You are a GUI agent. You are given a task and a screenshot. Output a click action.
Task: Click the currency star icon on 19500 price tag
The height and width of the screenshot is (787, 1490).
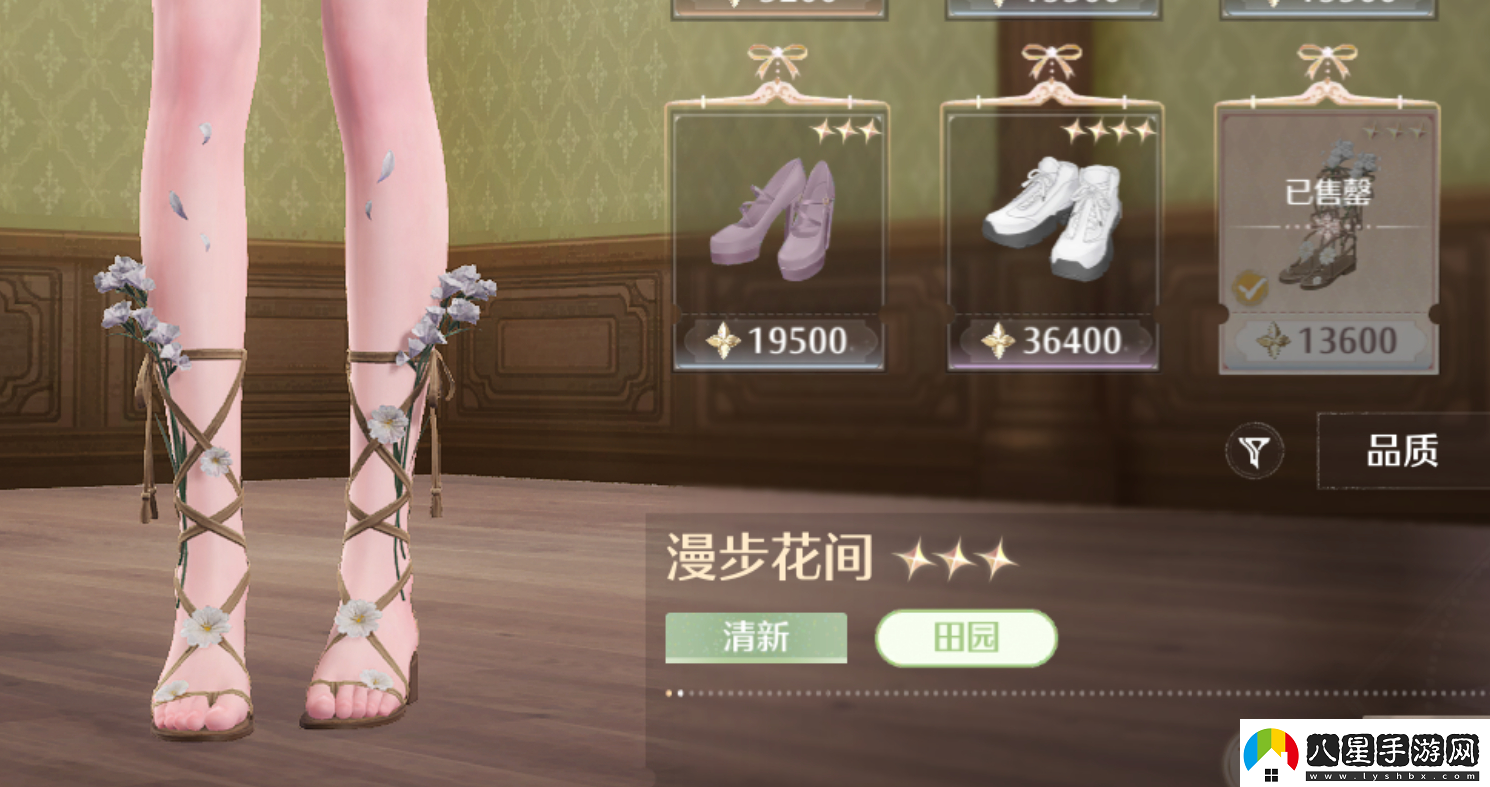[x=724, y=342]
